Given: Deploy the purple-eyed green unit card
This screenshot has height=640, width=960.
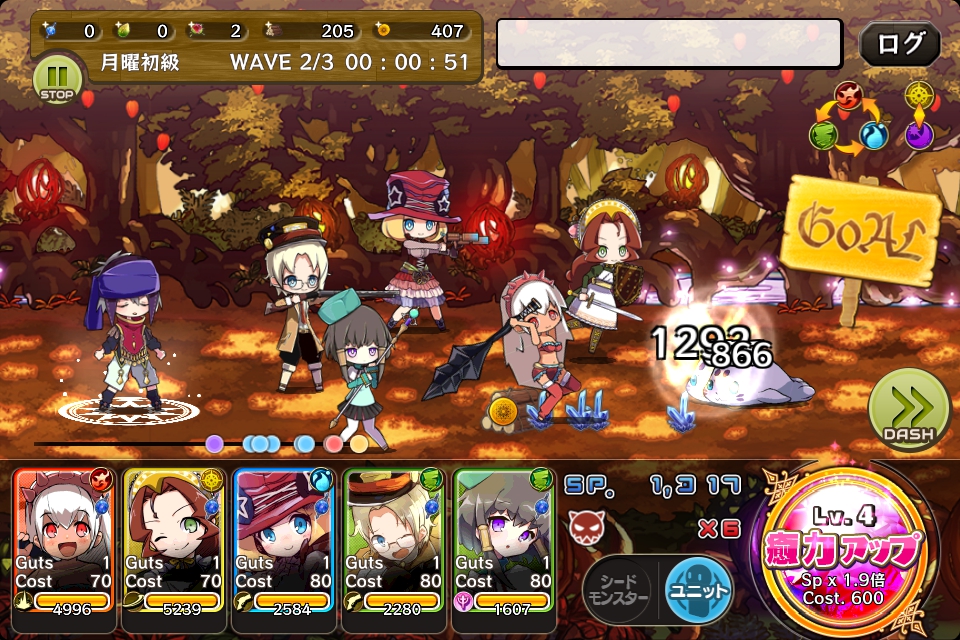Looking at the screenshot, I should tap(503, 540).
